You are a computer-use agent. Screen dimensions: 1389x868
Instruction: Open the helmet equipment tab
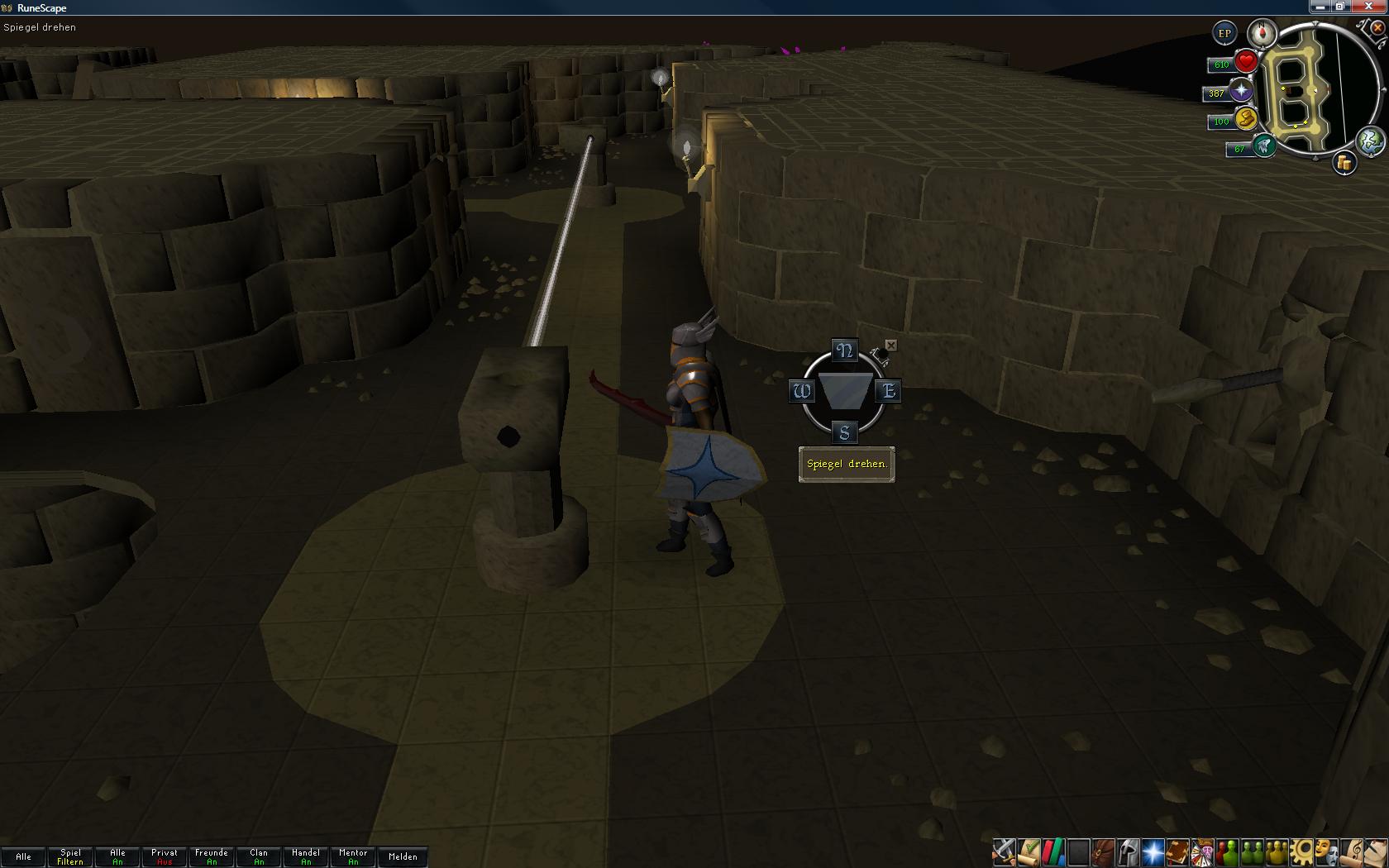click(x=1128, y=851)
